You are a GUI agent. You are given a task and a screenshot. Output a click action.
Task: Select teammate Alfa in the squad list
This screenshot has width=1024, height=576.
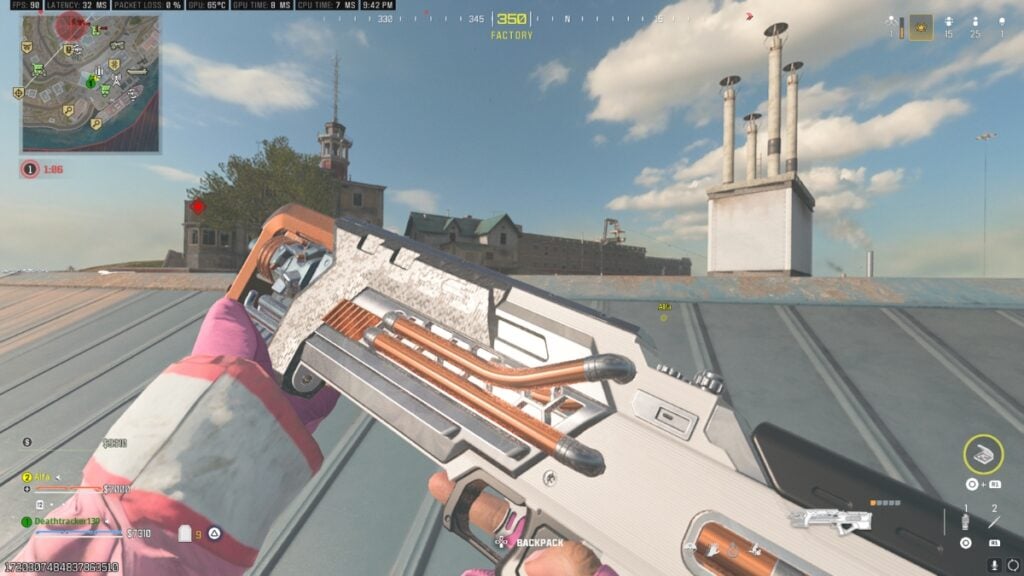[42, 477]
